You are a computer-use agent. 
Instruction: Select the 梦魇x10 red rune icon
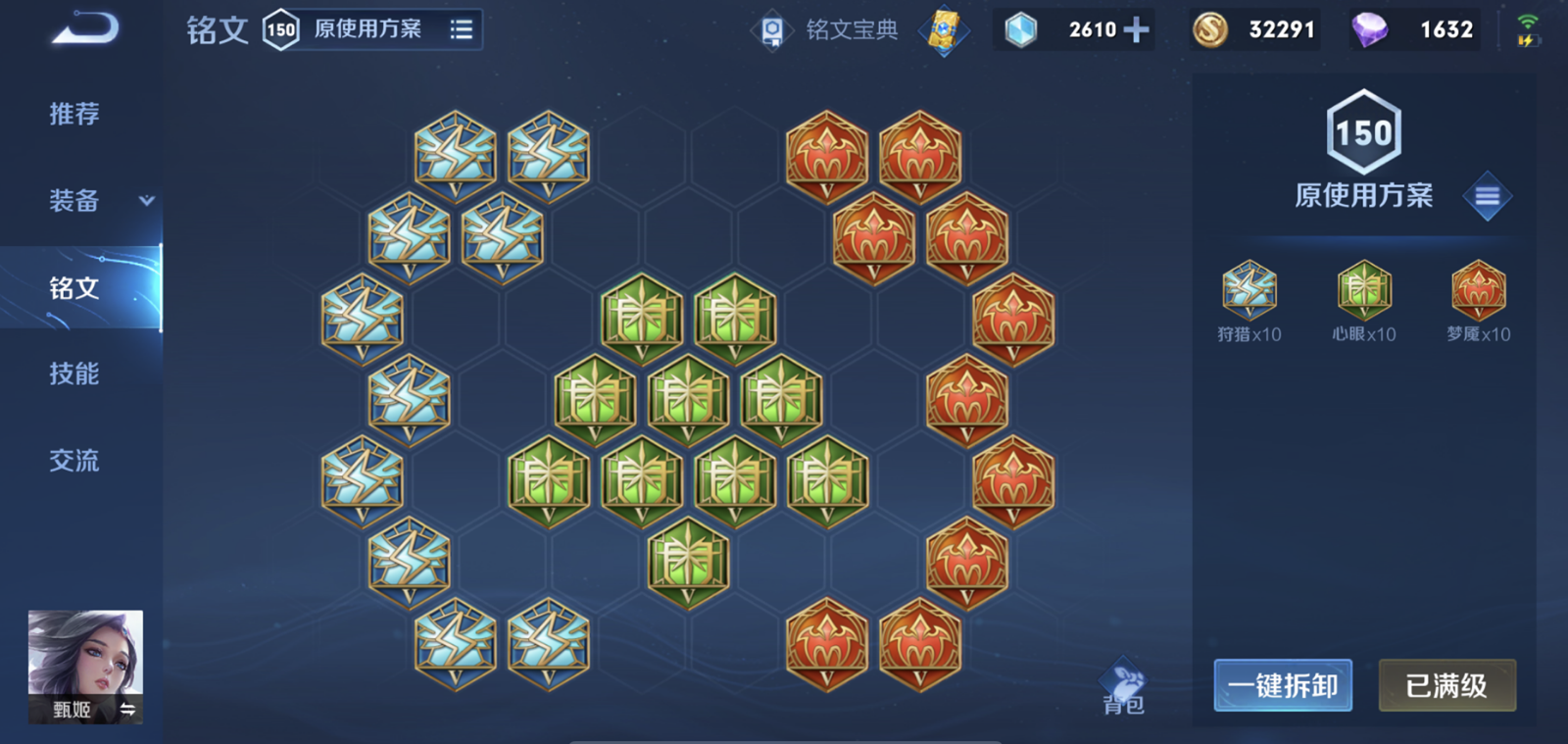(1478, 290)
